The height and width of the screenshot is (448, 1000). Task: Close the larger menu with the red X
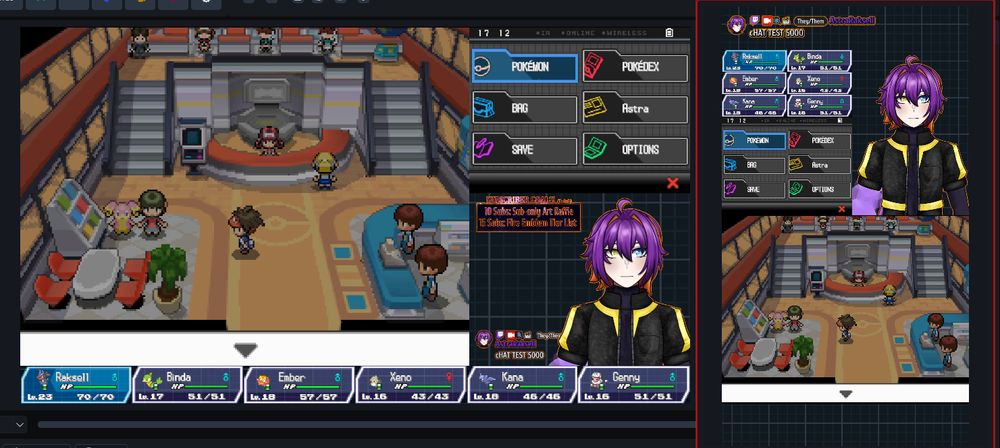point(672,183)
